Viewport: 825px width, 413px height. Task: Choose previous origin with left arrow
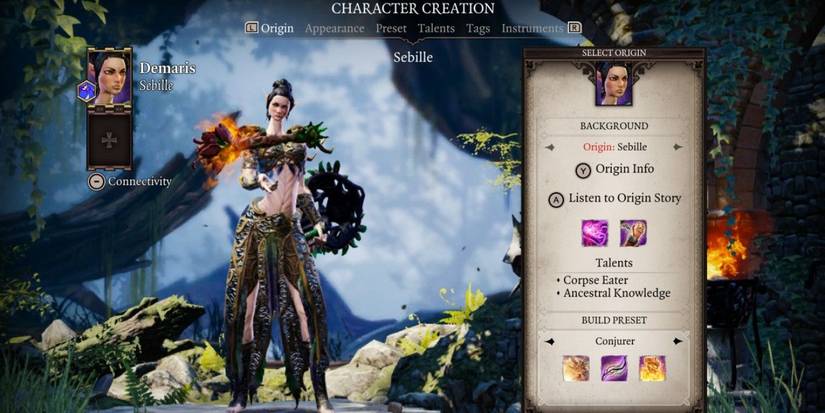click(x=549, y=147)
